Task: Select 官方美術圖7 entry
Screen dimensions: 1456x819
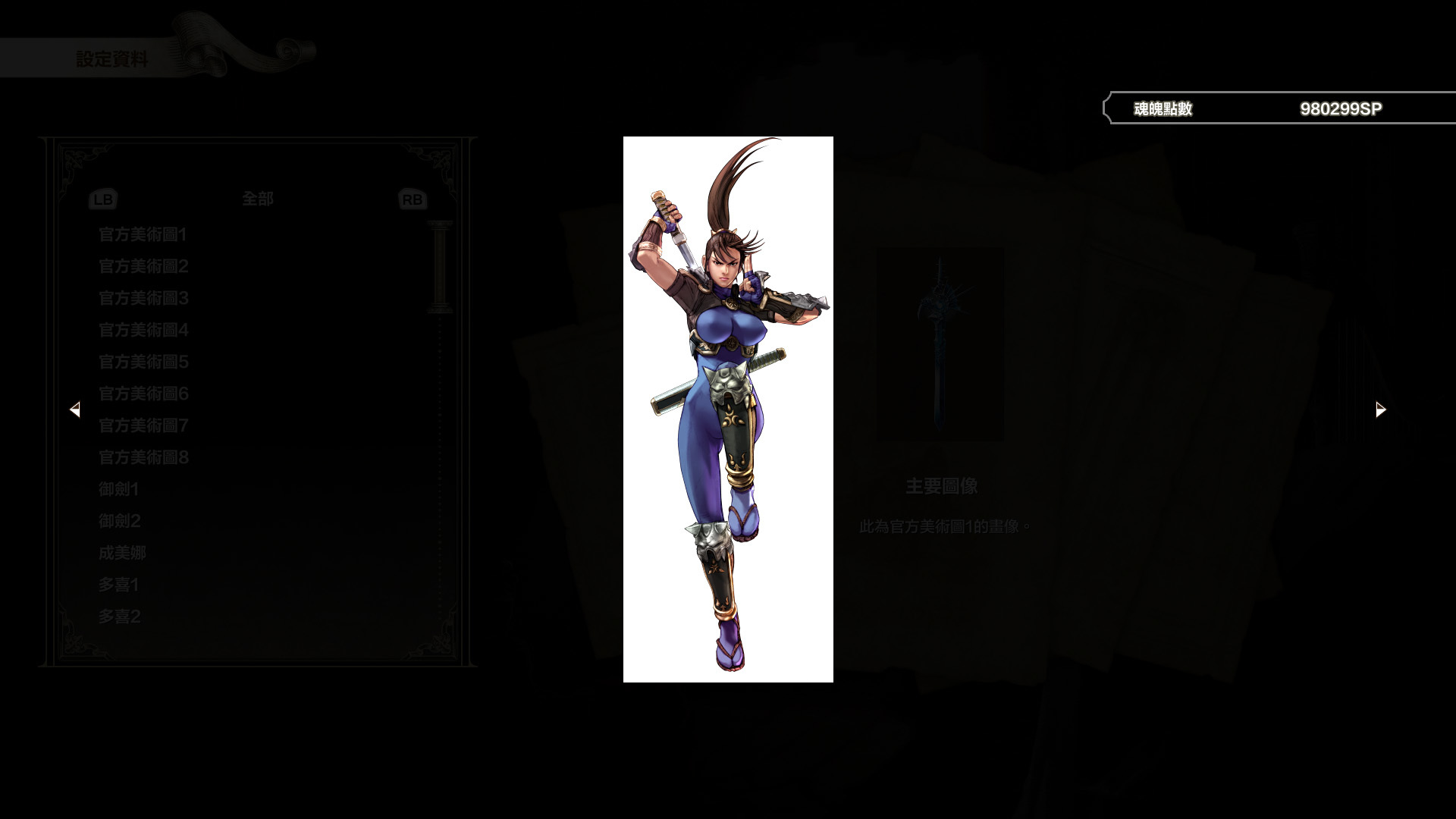Action: click(143, 426)
